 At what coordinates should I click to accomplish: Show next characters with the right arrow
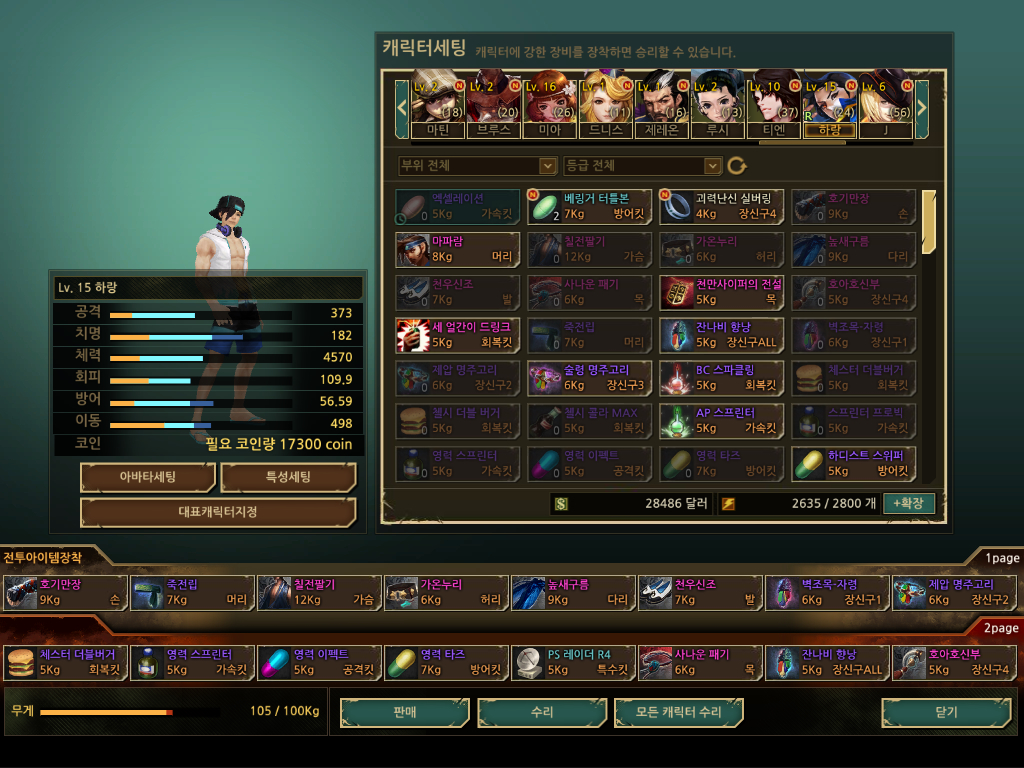[922, 104]
